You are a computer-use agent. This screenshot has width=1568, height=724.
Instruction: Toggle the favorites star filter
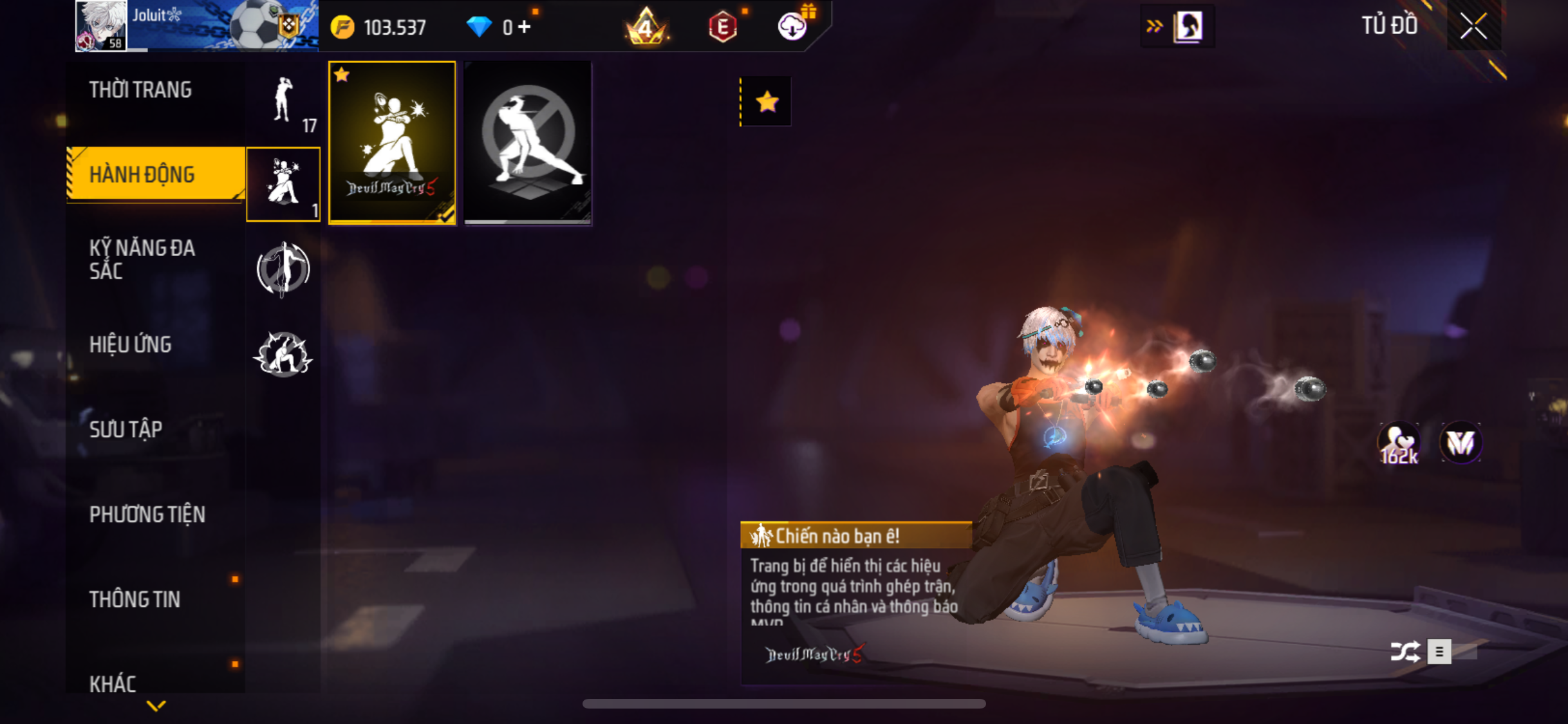coord(767,102)
